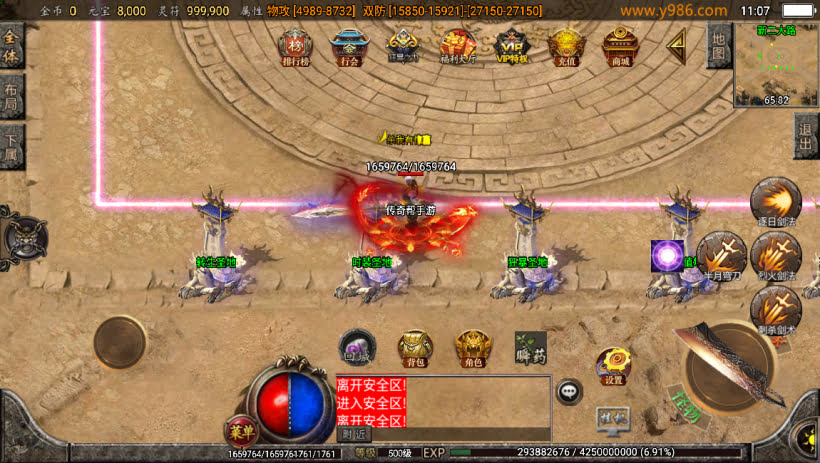820x463 pixels.
Task: Activate the 半月弯刀 skill
Action: click(x=721, y=255)
